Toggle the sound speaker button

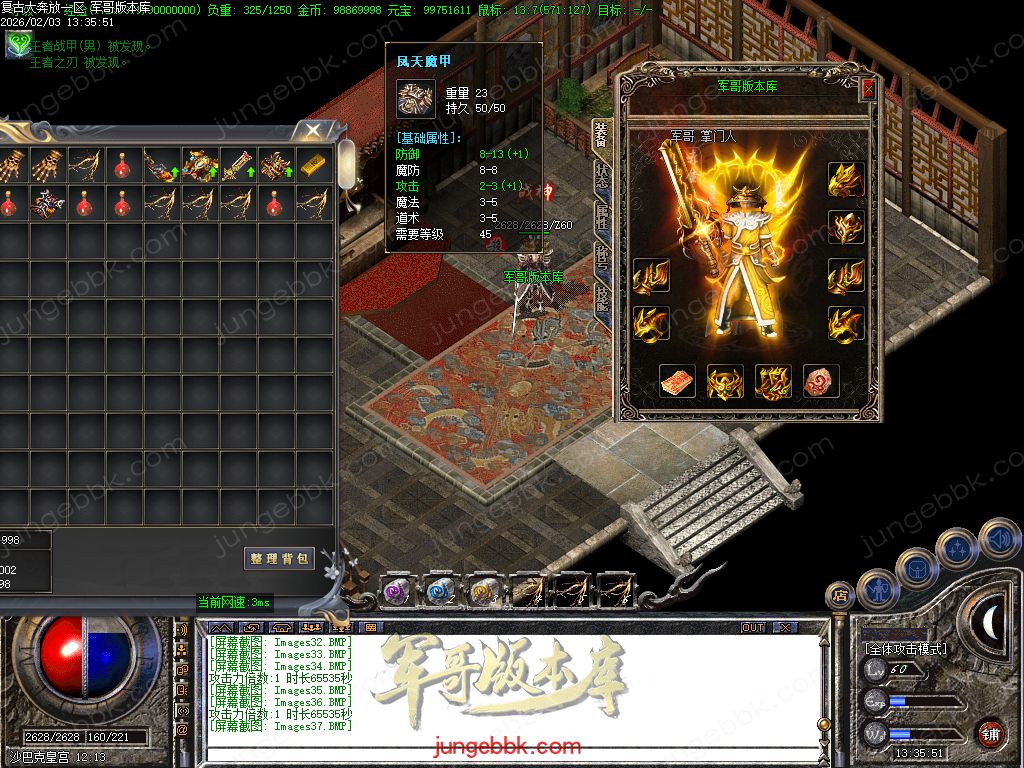[1000, 540]
